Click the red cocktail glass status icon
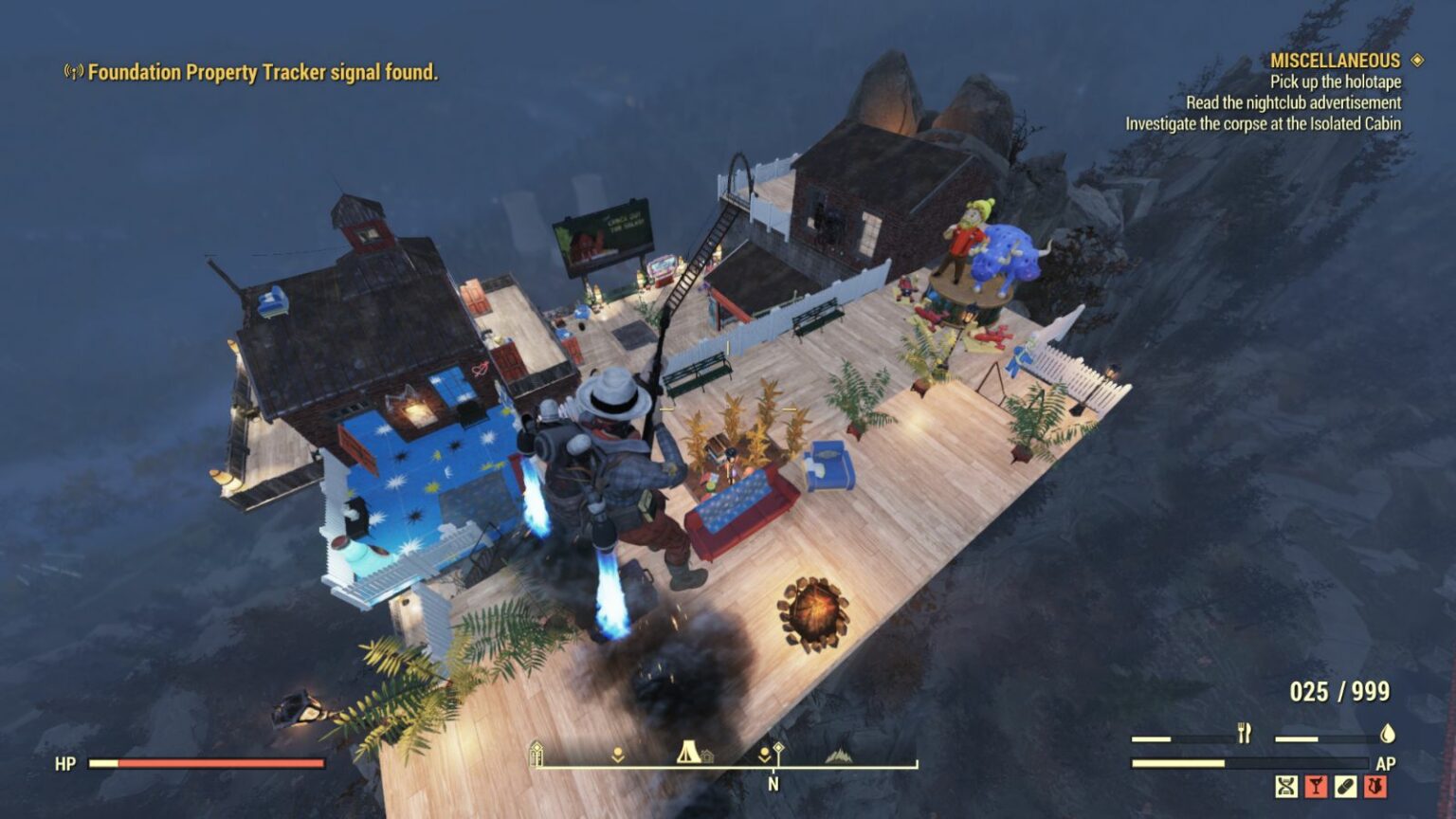The width and height of the screenshot is (1456, 819). click(x=1316, y=786)
